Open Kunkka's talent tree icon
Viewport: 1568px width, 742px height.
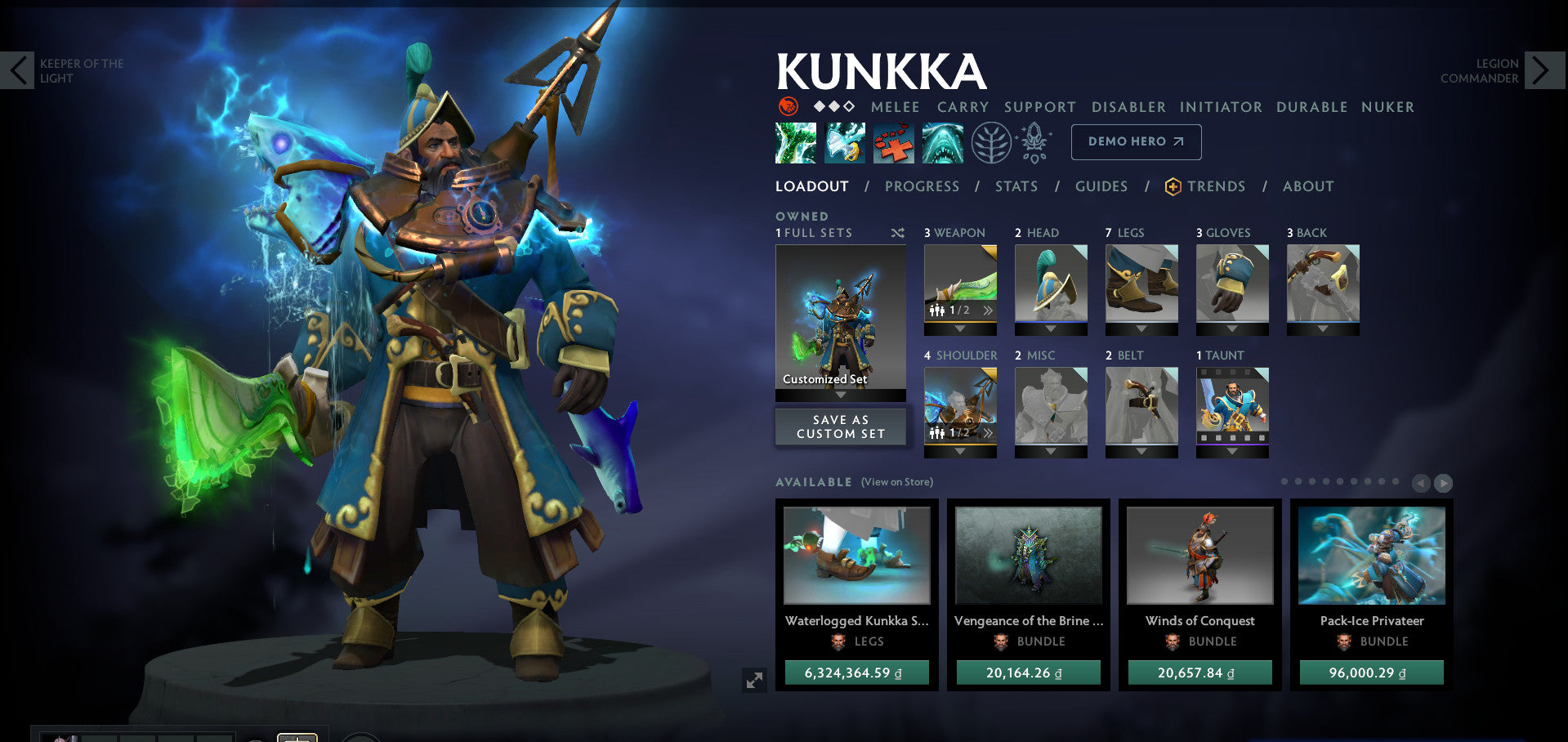pyautogui.click(x=990, y=142)
